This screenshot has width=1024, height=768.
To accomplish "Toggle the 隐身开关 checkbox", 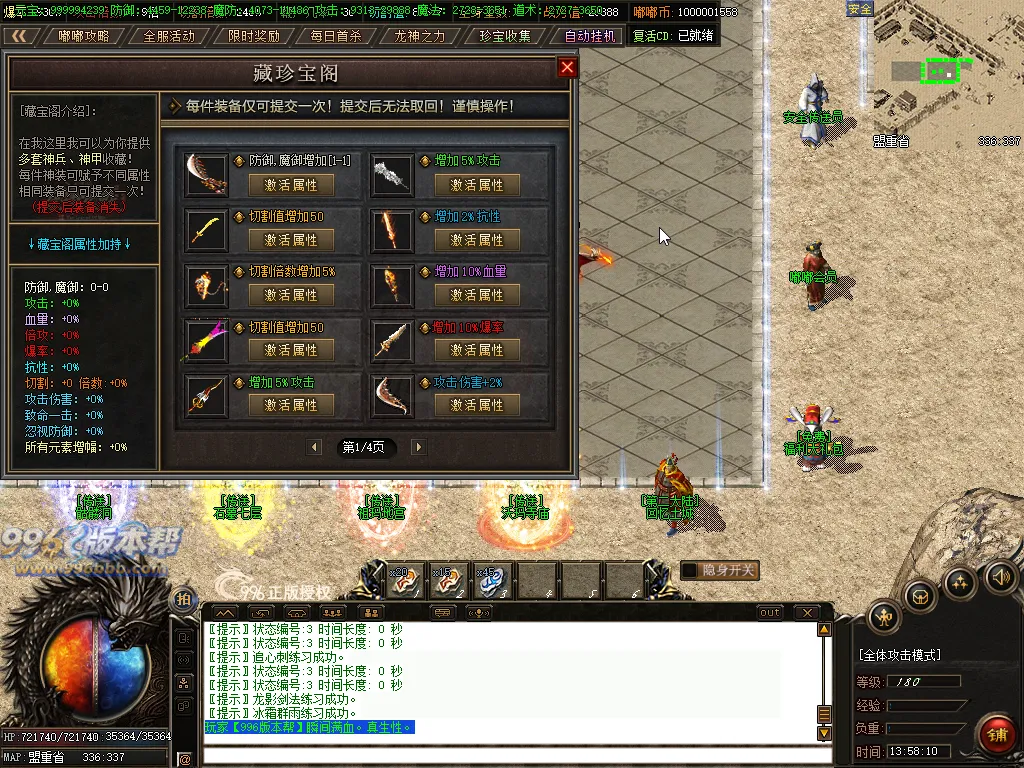I will 690,571.
